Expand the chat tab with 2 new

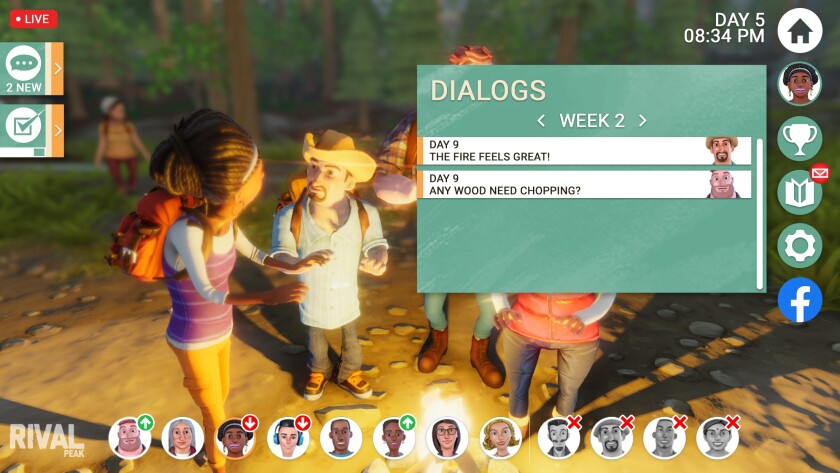click(32, 68)
